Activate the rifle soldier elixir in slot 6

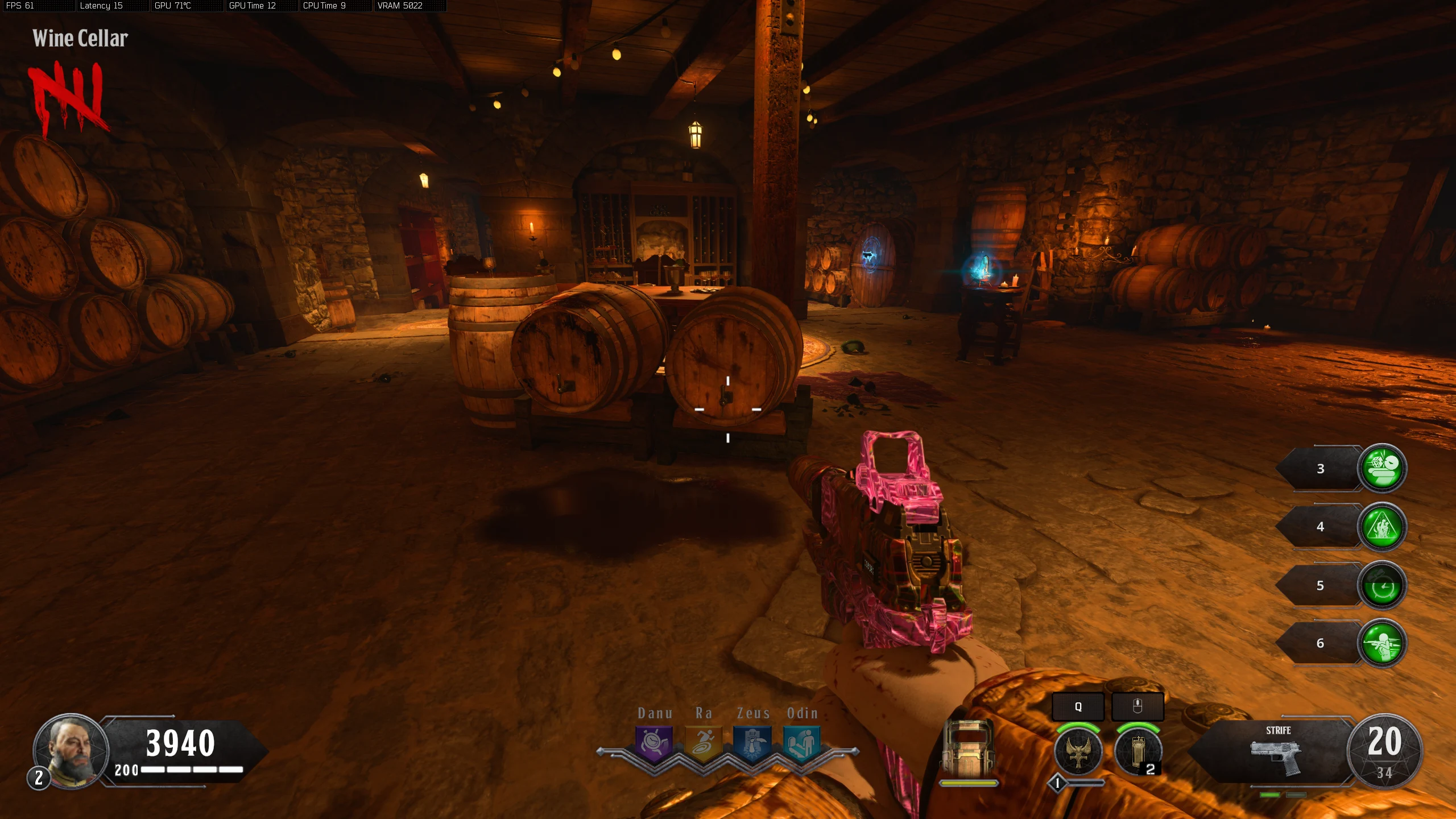pos(1382,643)
